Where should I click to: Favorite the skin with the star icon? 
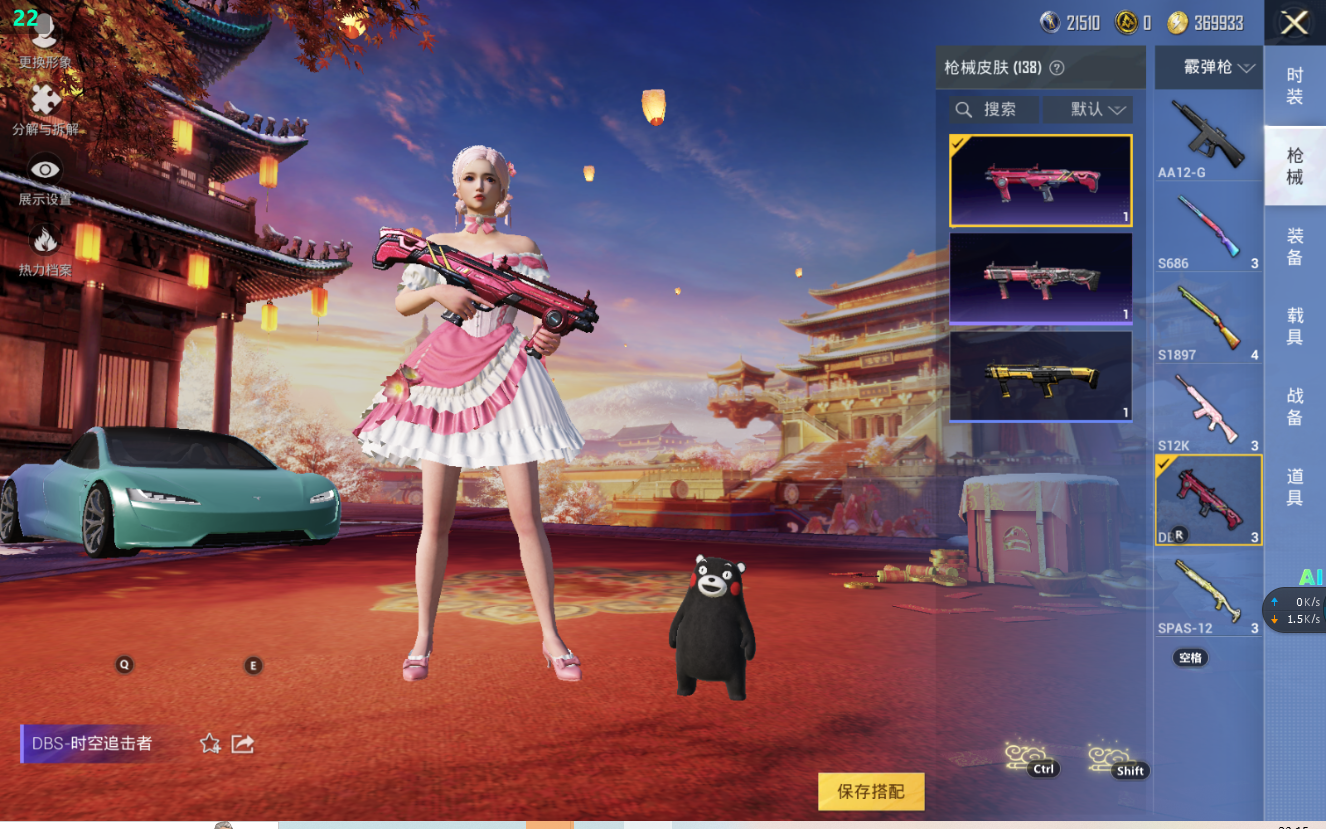[210, 743]
